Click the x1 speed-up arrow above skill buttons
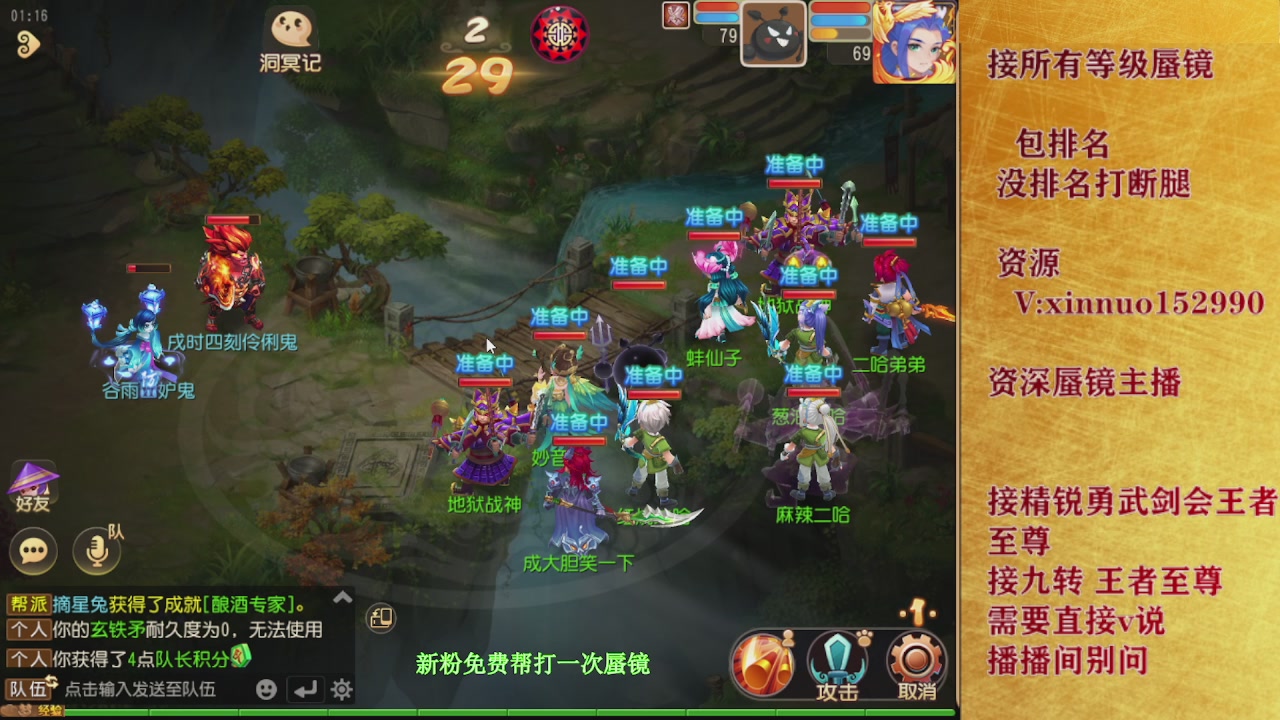This screenshot has height=720, width=1280. click(x=918, y=613)
